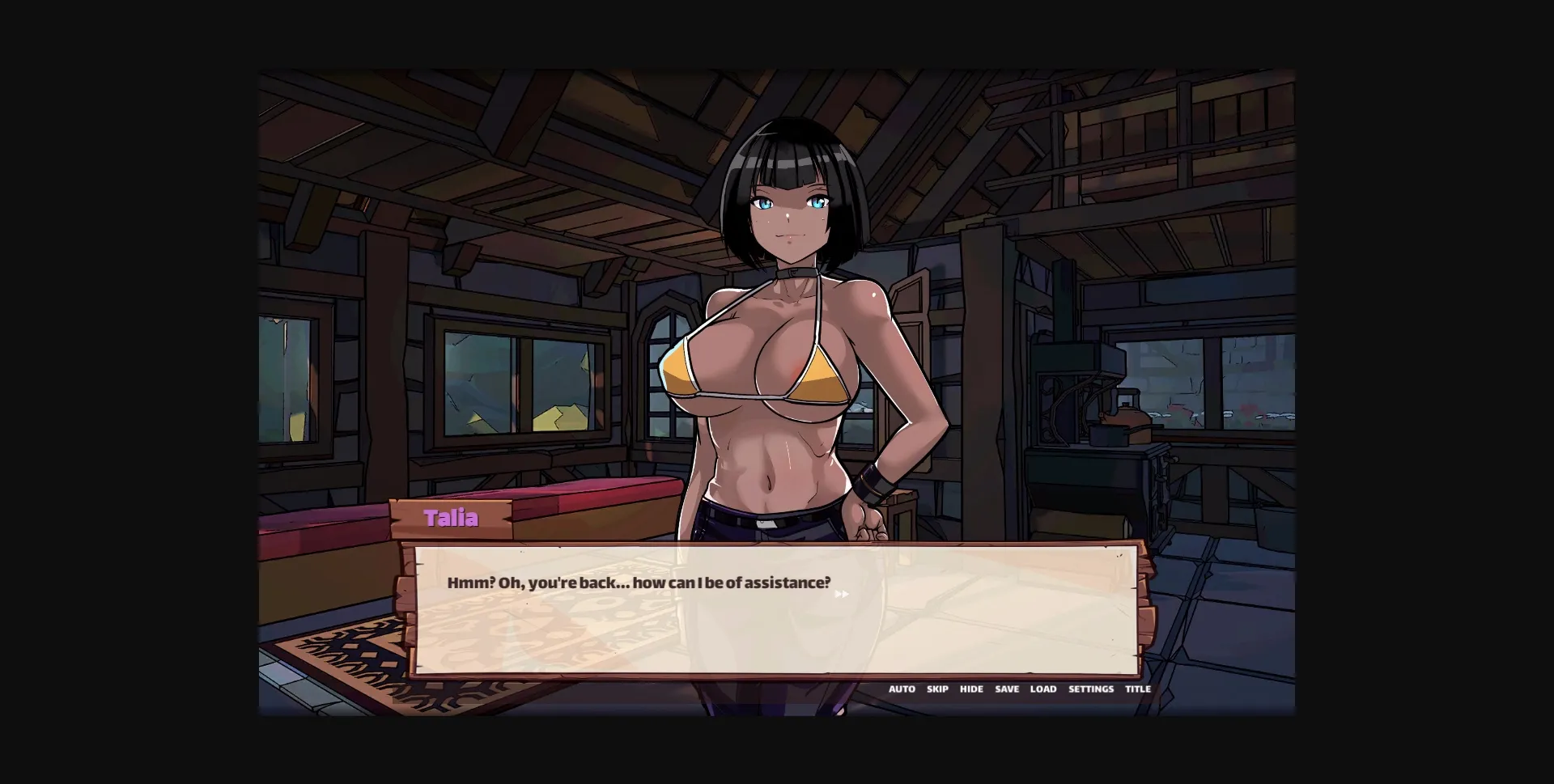Enable AUTO text advance mode
1554x784 pixels.
coord(901,689)
